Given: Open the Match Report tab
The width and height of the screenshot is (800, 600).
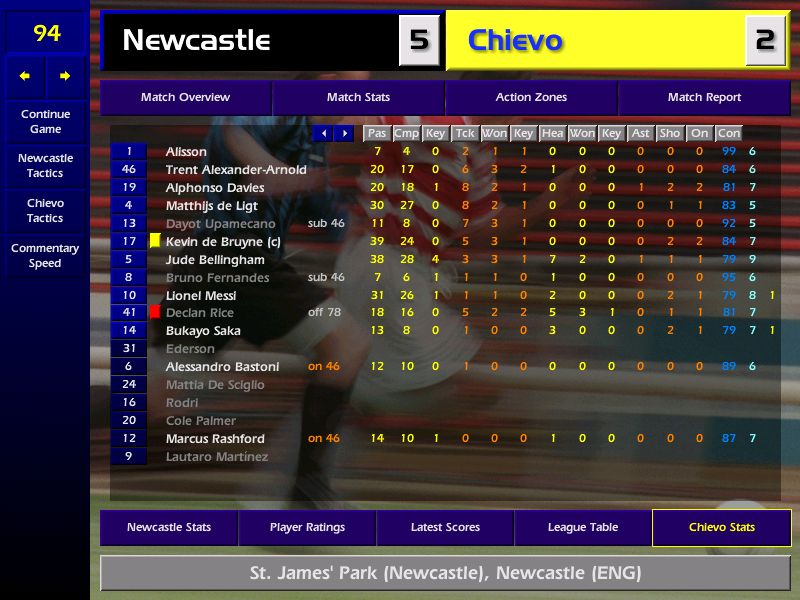Looking at the screenshot, I should pos(704,98).
